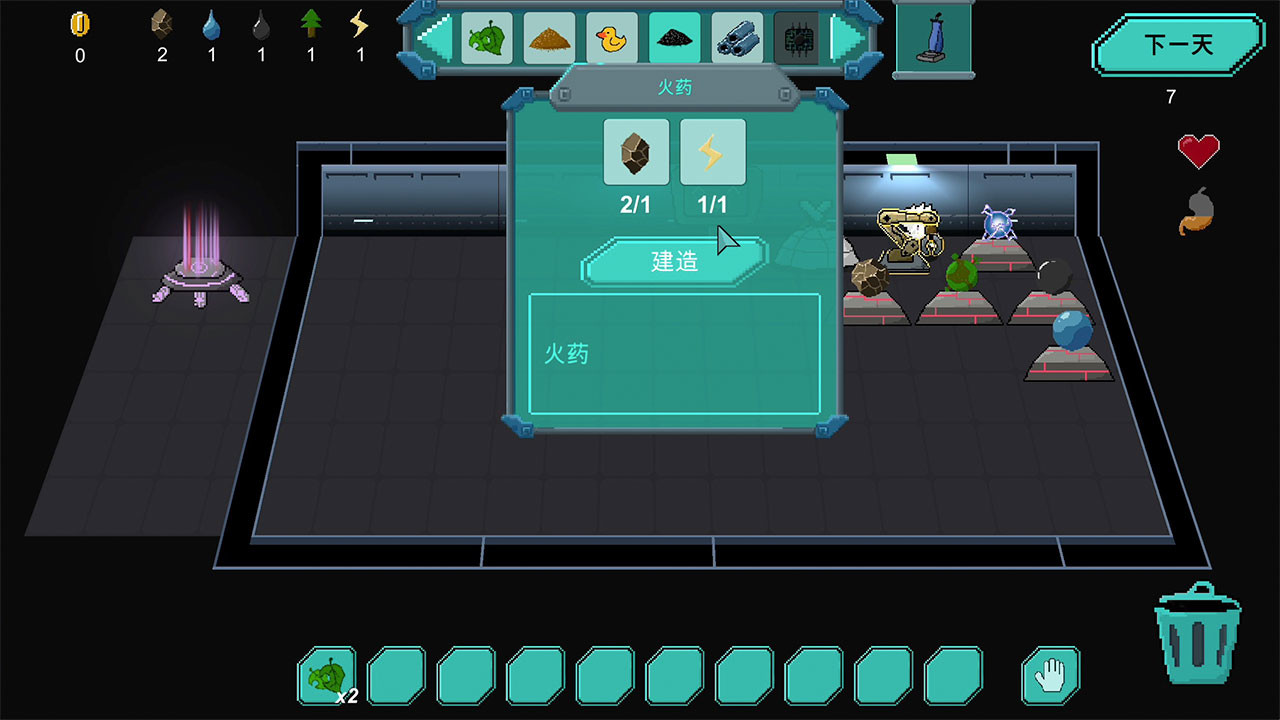
Task: Activate the hand tool slot in the hotbar
Action: [1049, 676]
